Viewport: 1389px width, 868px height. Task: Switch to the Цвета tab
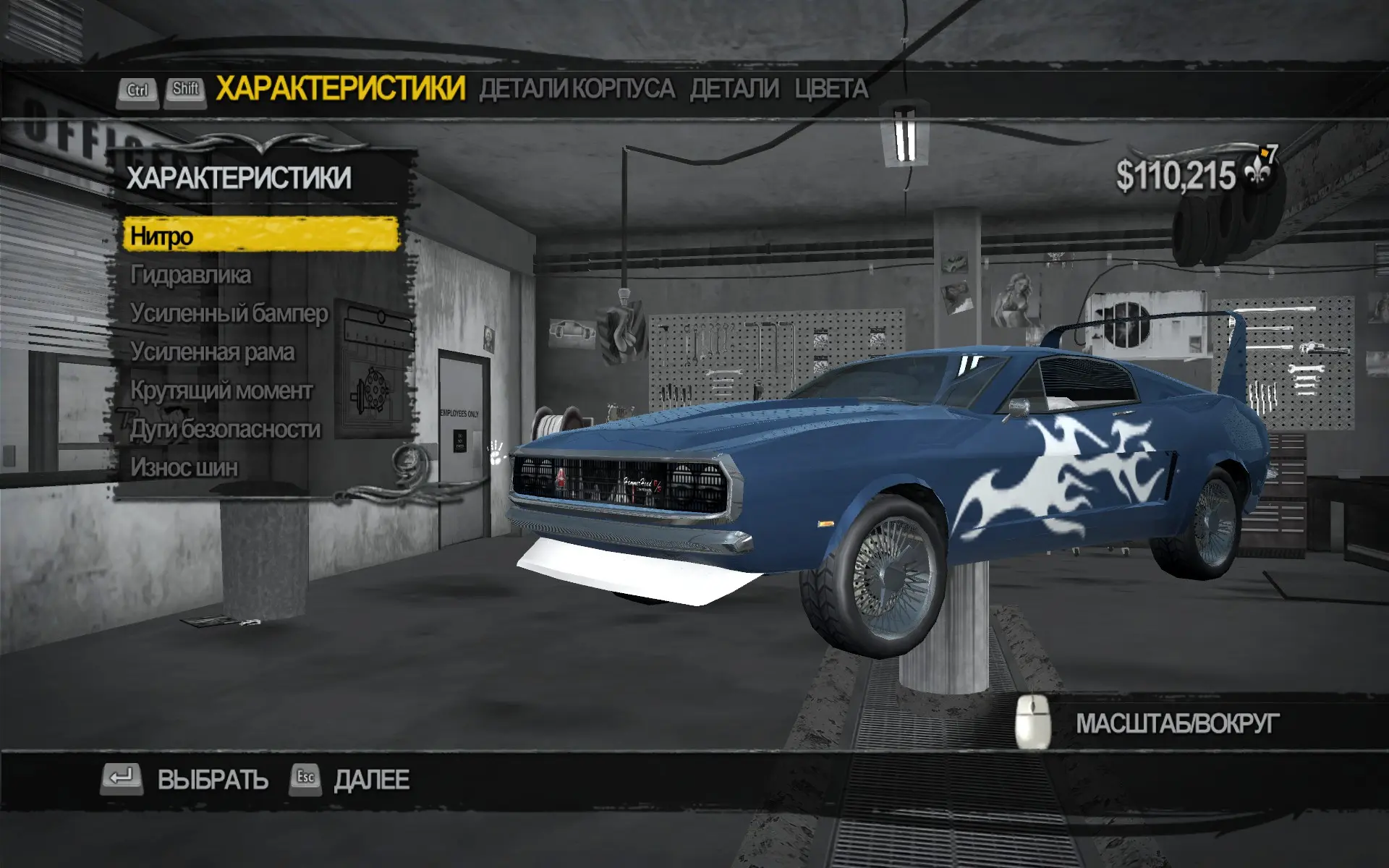tap(831, 89)
